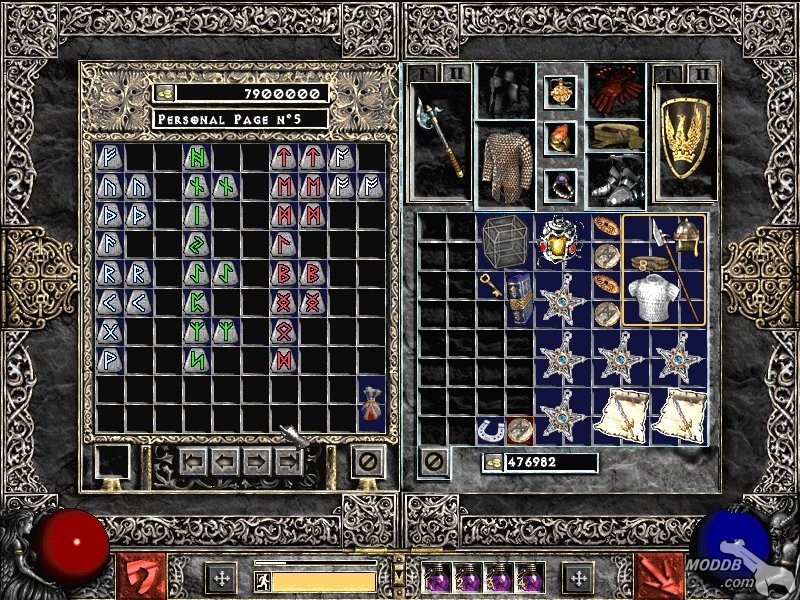800x600 pixels.
Task: Jump back with the barred left arrow
Action: coord(194,462)
